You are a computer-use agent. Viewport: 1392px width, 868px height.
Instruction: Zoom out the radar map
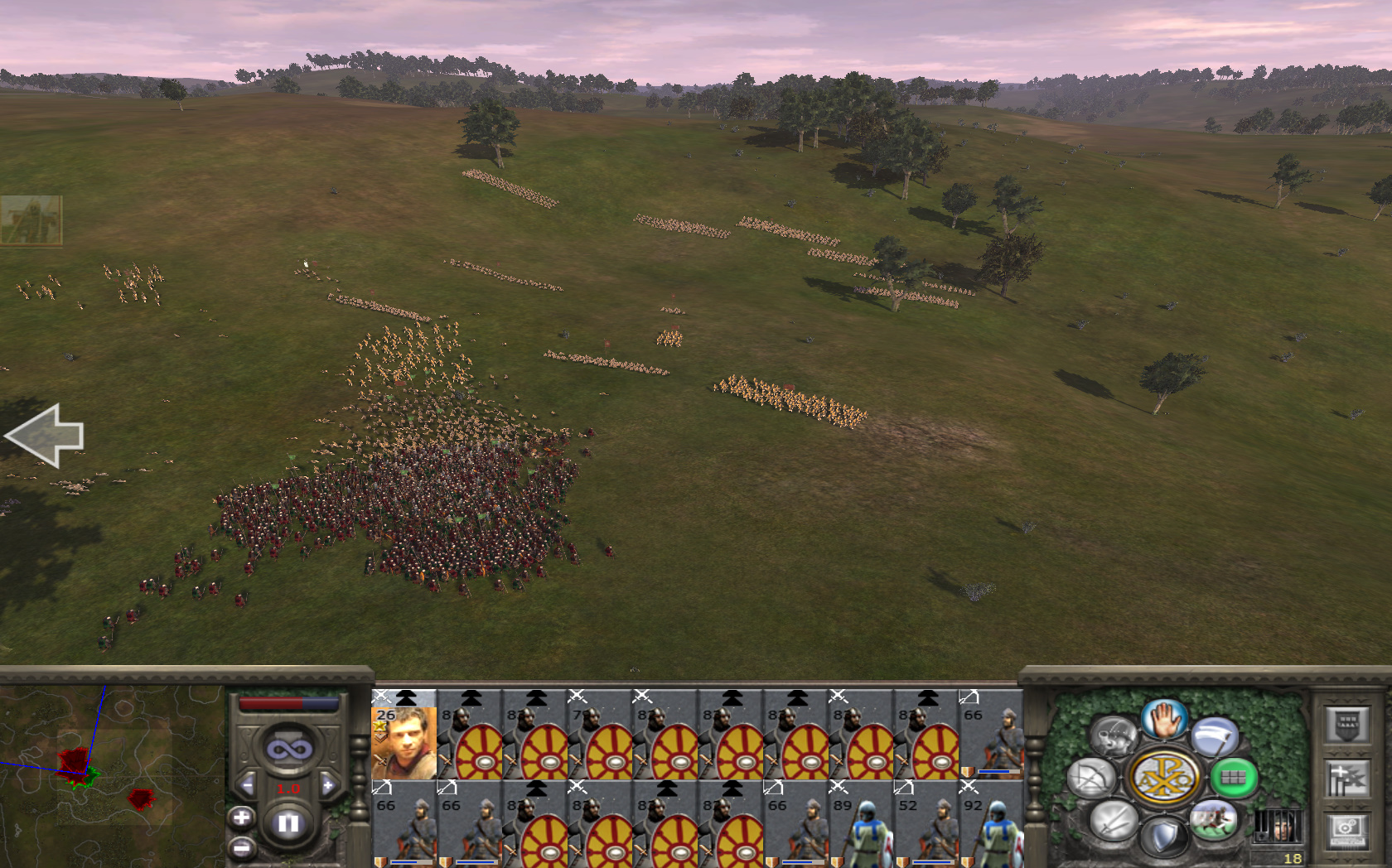coord(241,847)
